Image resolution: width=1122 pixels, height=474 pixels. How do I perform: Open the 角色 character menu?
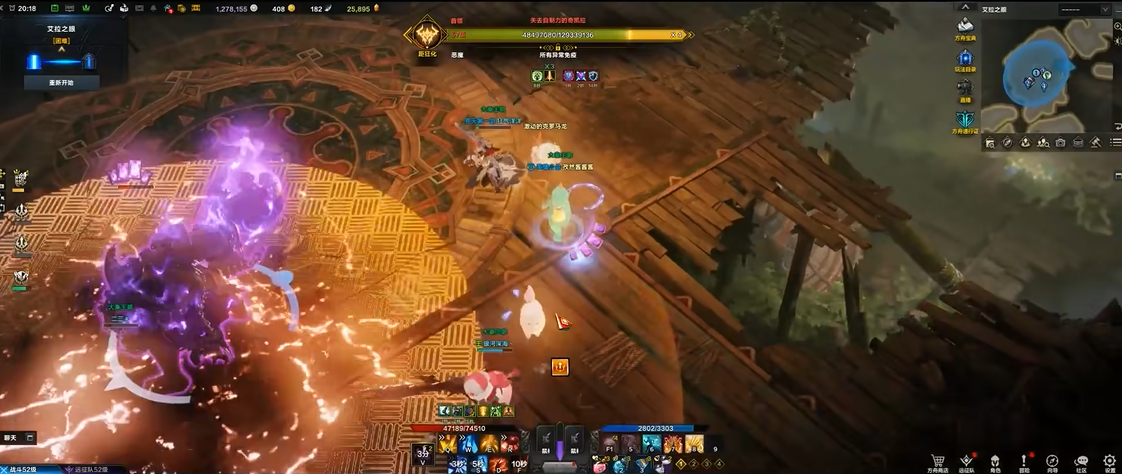click(x=995, y=461)
